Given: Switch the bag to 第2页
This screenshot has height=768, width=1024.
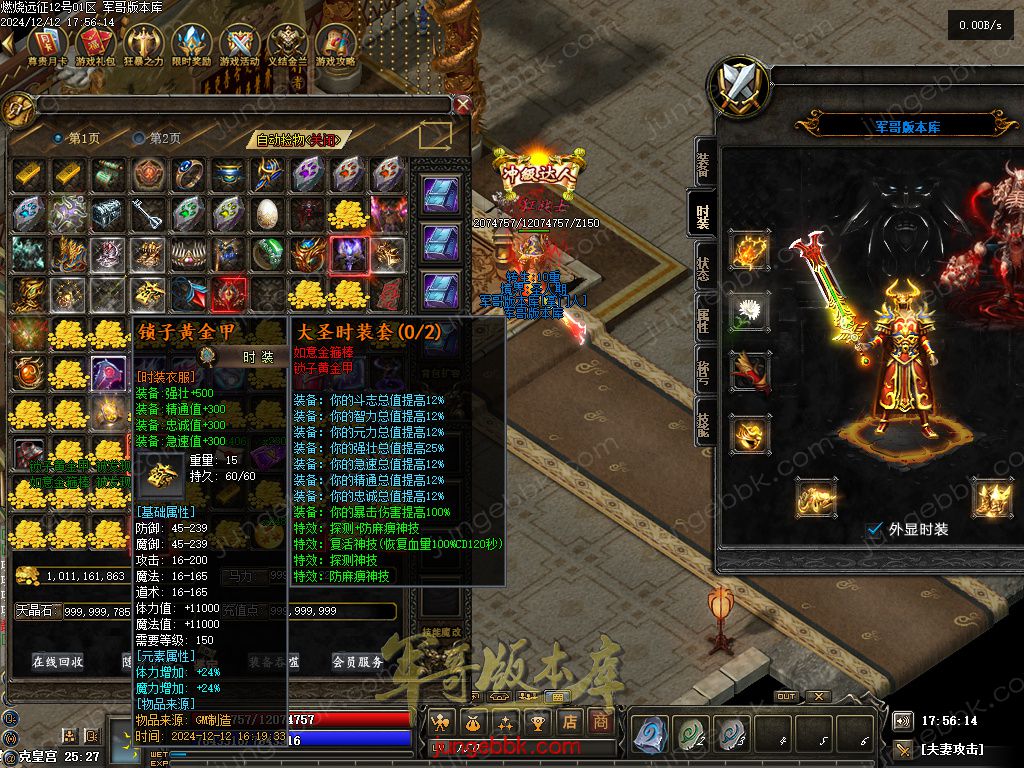Looking at the screenshot, I should click(x=159, y=138).
